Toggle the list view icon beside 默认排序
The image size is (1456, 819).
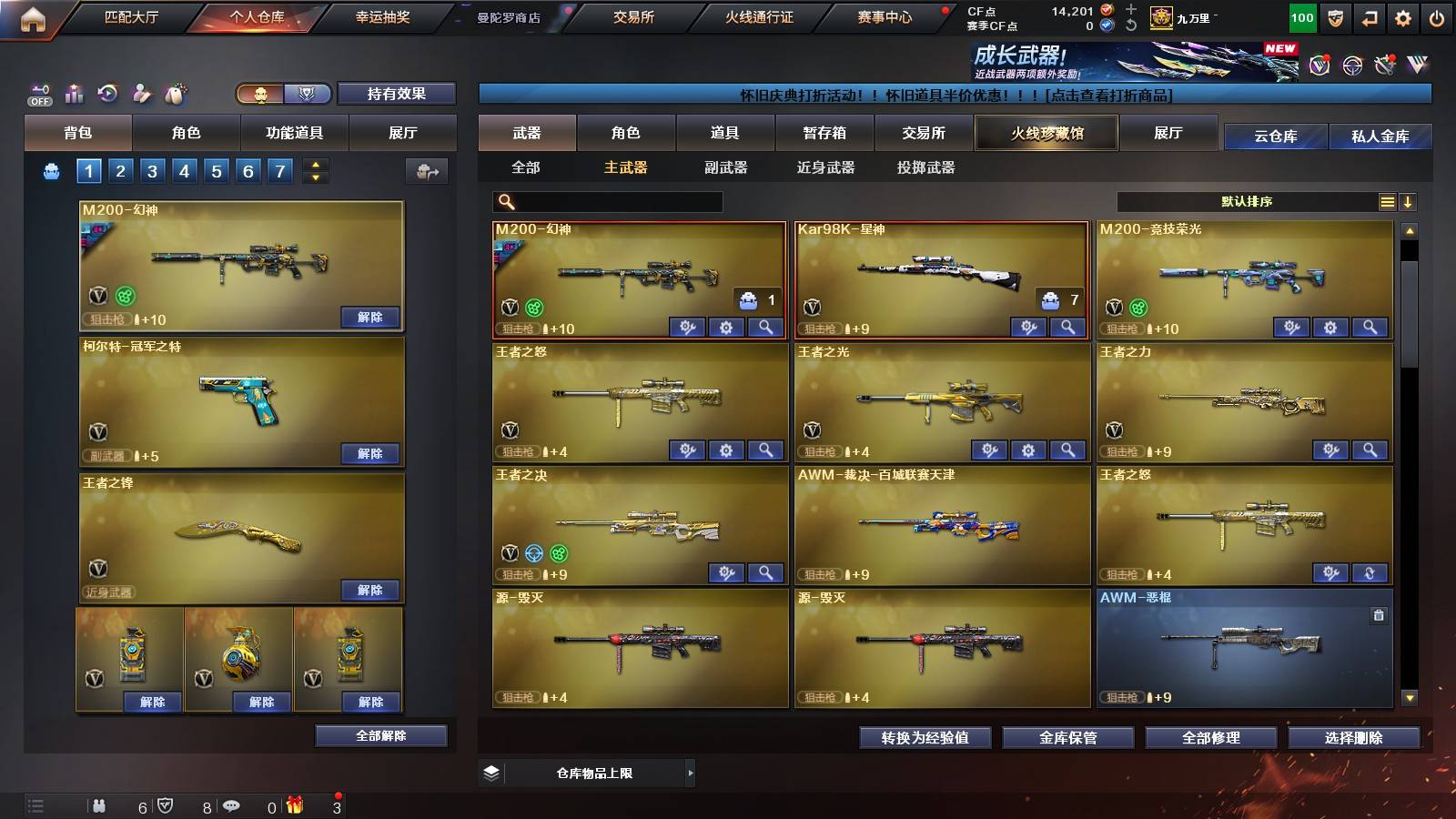[1387, 201]
